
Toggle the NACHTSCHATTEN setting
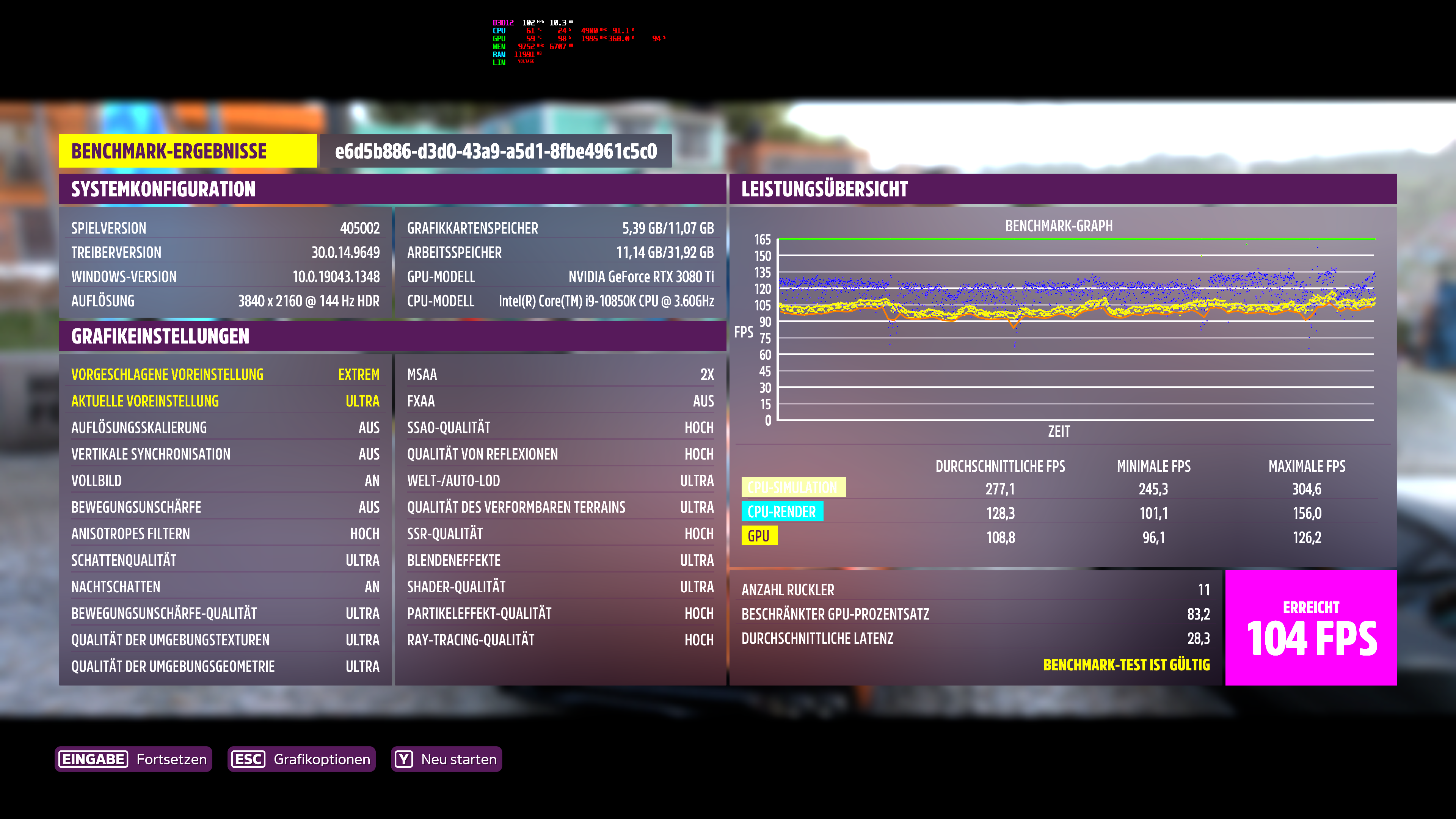click(226, 587)
